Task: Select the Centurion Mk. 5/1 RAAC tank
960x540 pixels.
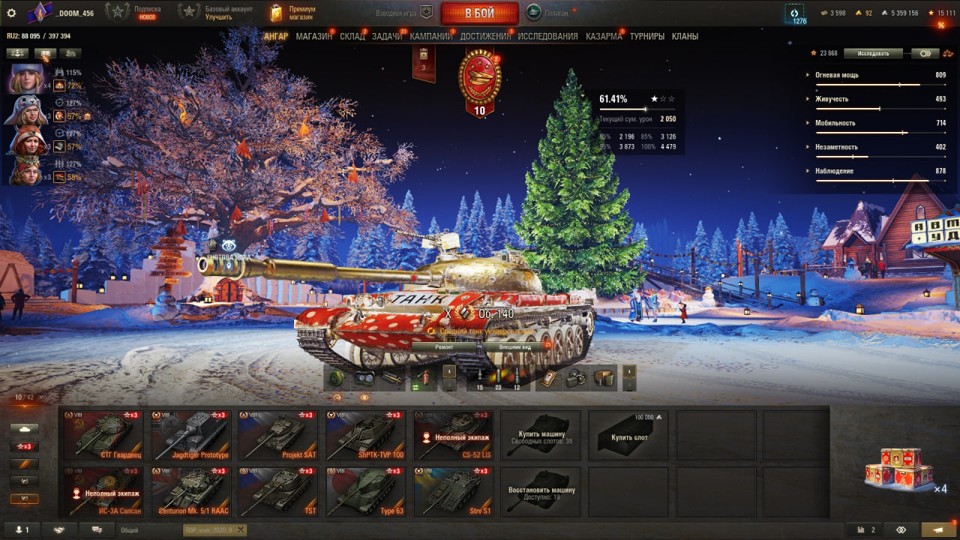Action: (x=190, y=491)
